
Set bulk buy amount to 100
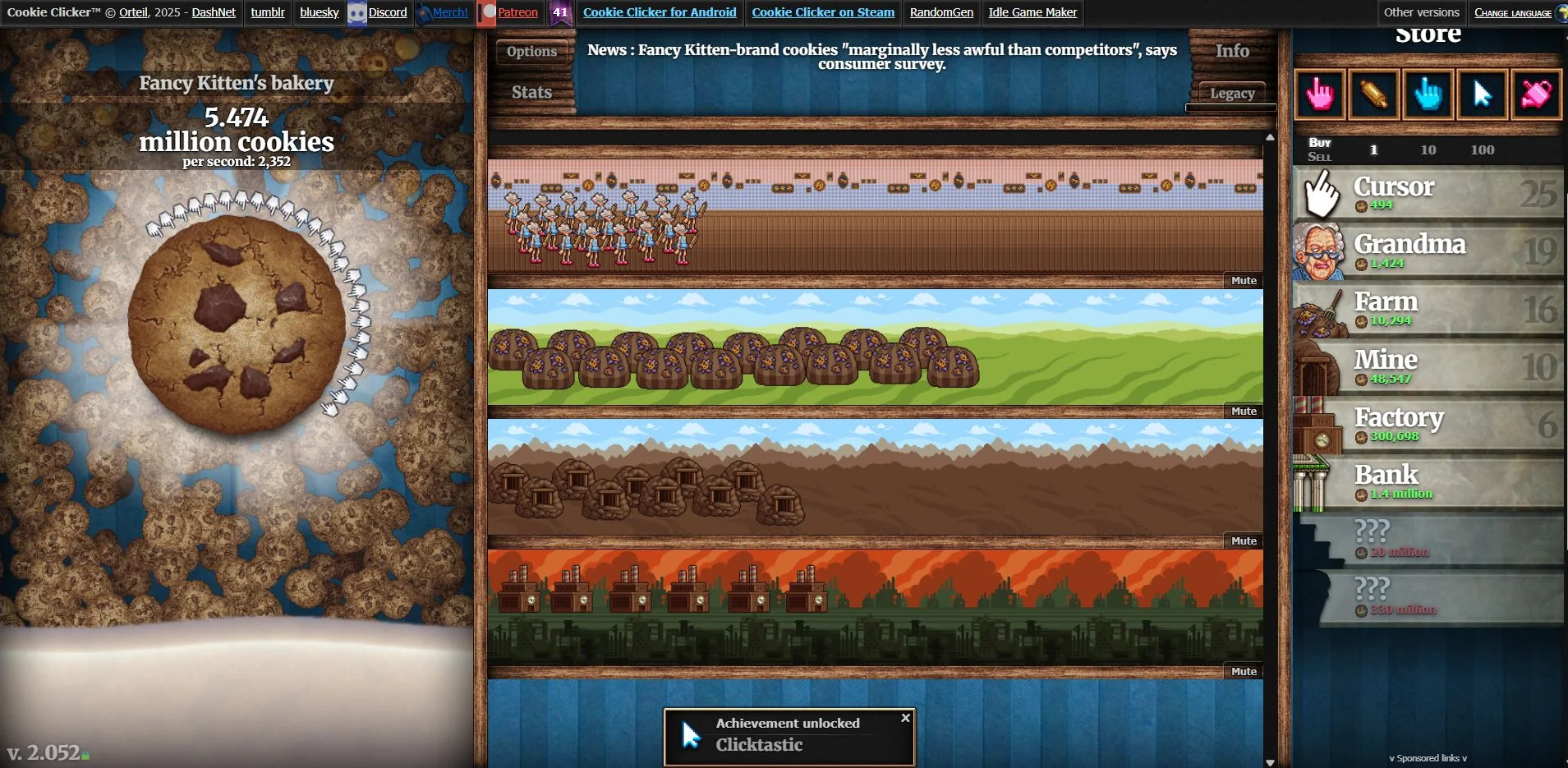tap(1481, 149)
